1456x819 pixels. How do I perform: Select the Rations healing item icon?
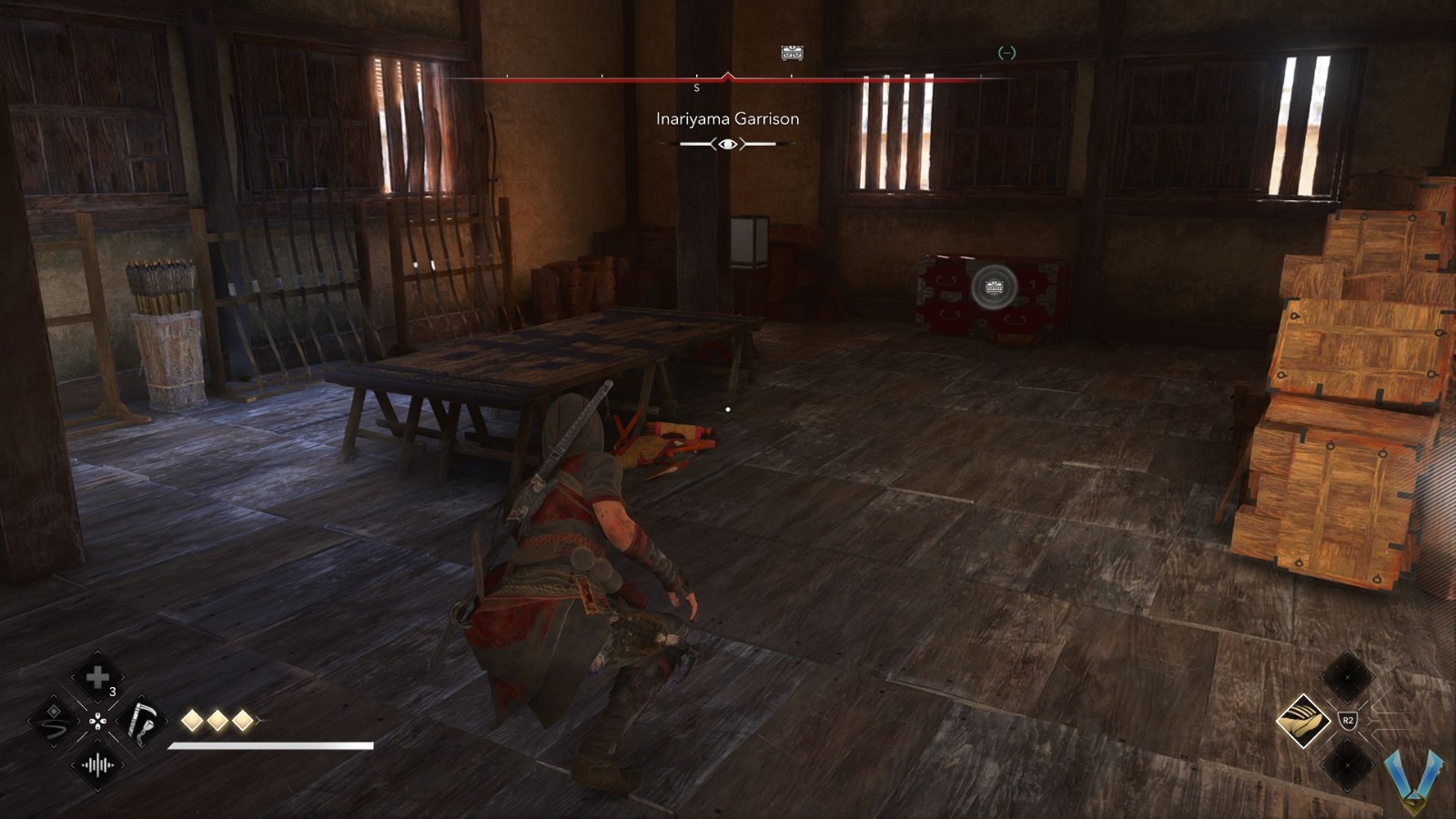pos(97,675)
